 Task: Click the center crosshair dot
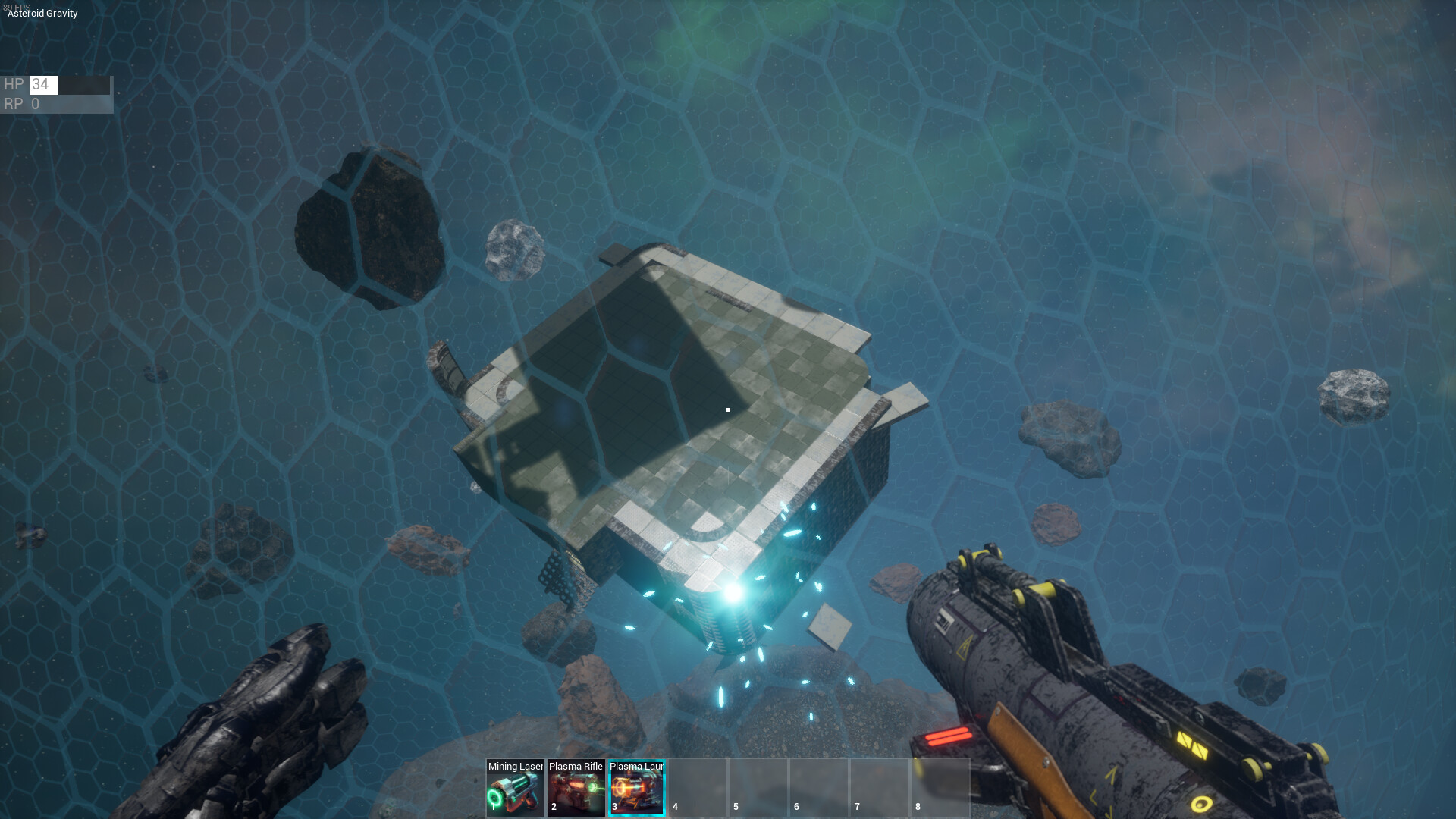coord(728,409)
